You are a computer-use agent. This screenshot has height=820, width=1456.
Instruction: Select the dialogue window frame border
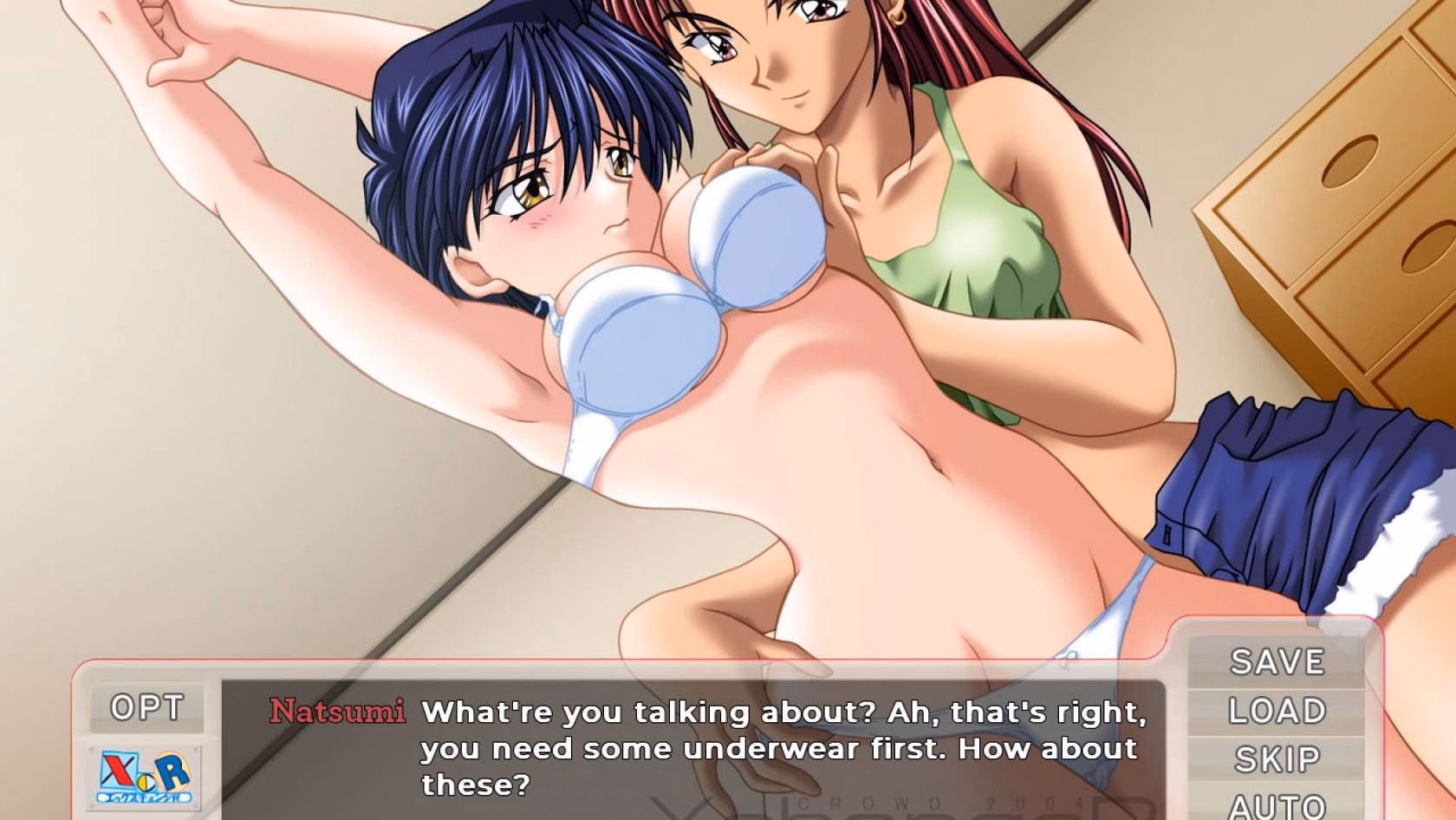607,661
